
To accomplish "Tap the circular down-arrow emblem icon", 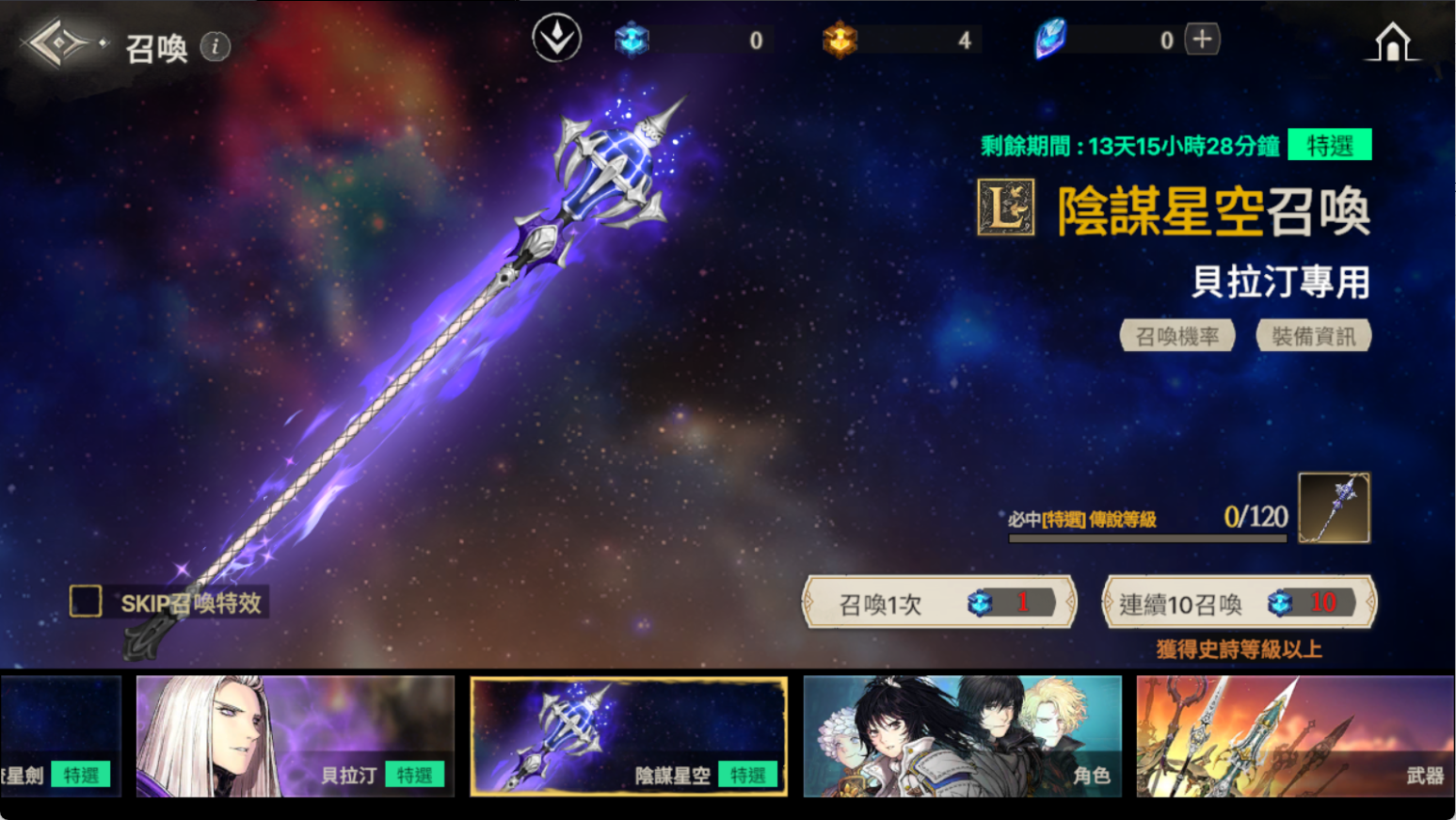I will 556,39.
